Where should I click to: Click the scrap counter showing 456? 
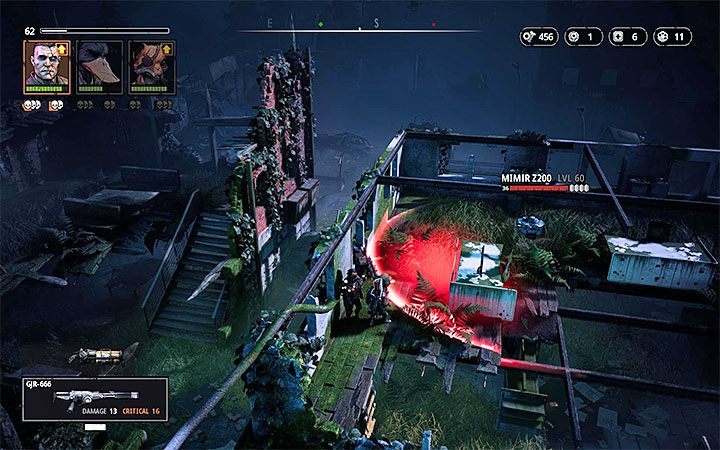tap(538, 37)
